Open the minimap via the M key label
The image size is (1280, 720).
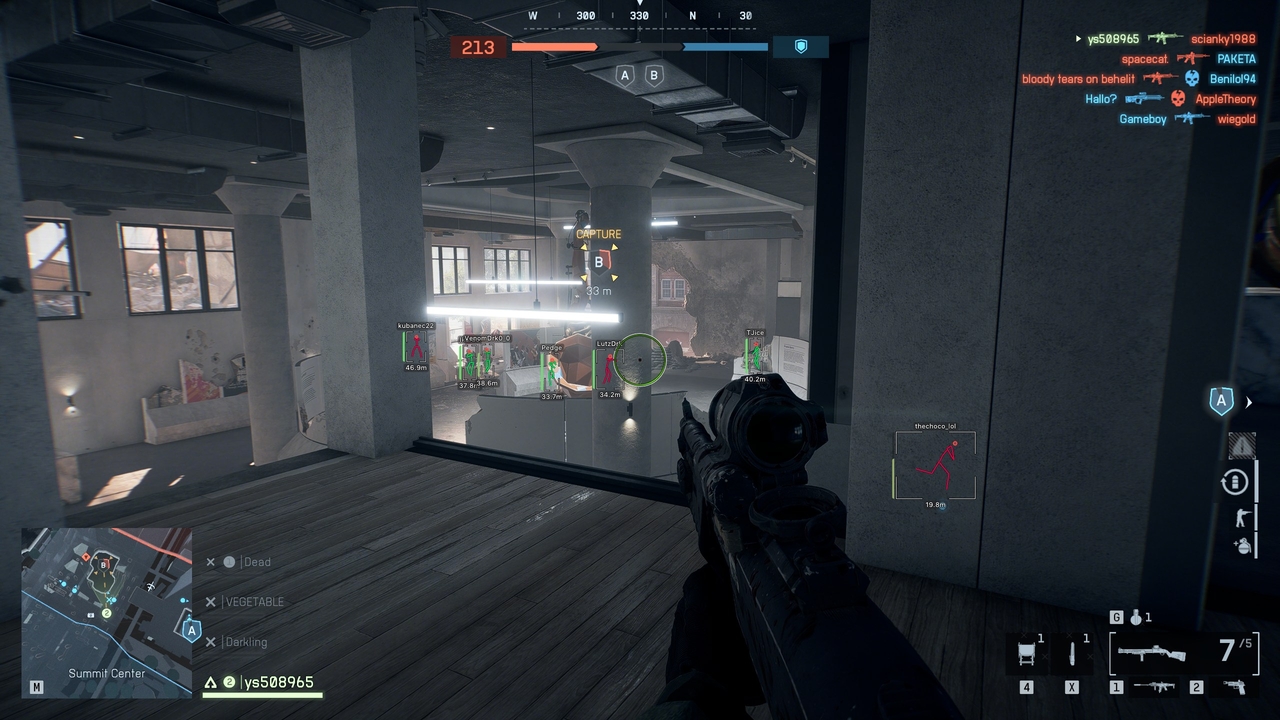(35, 687)
